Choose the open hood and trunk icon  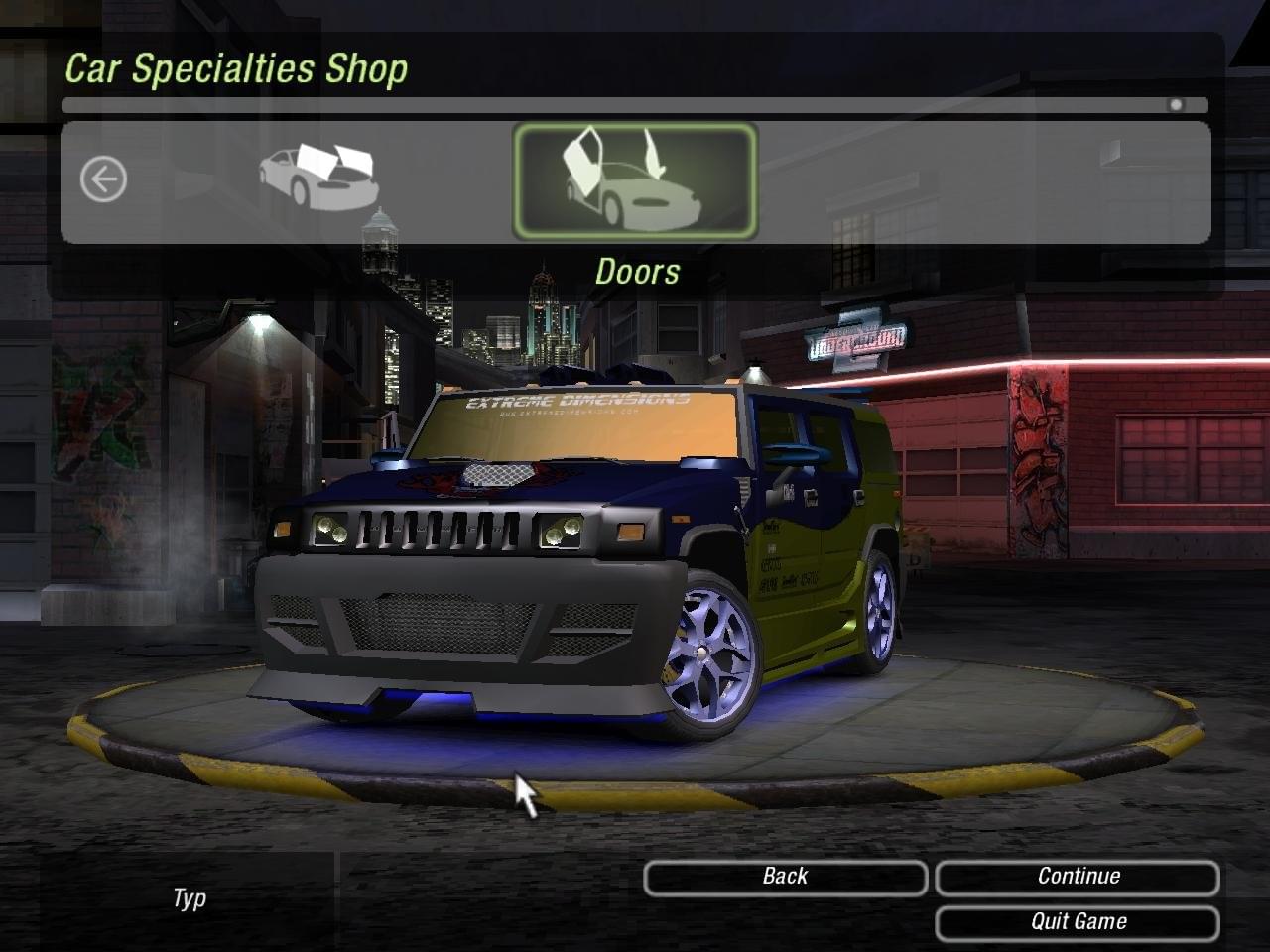pyautogui.click(x=317, y=178)
